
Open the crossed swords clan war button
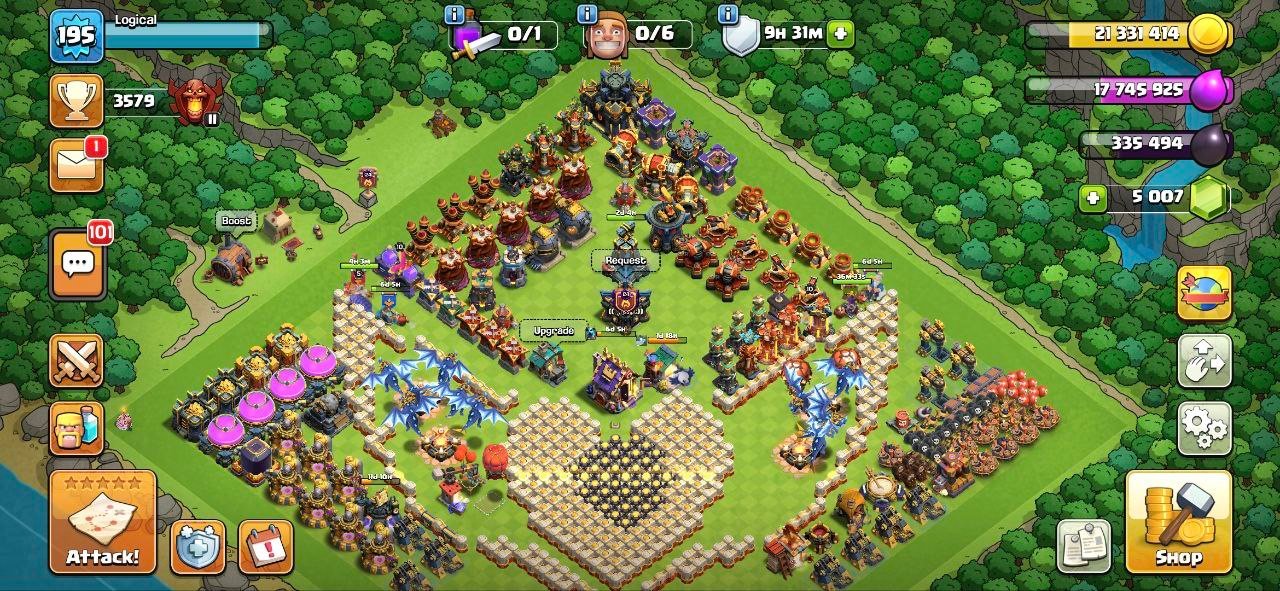click(77, 361)
